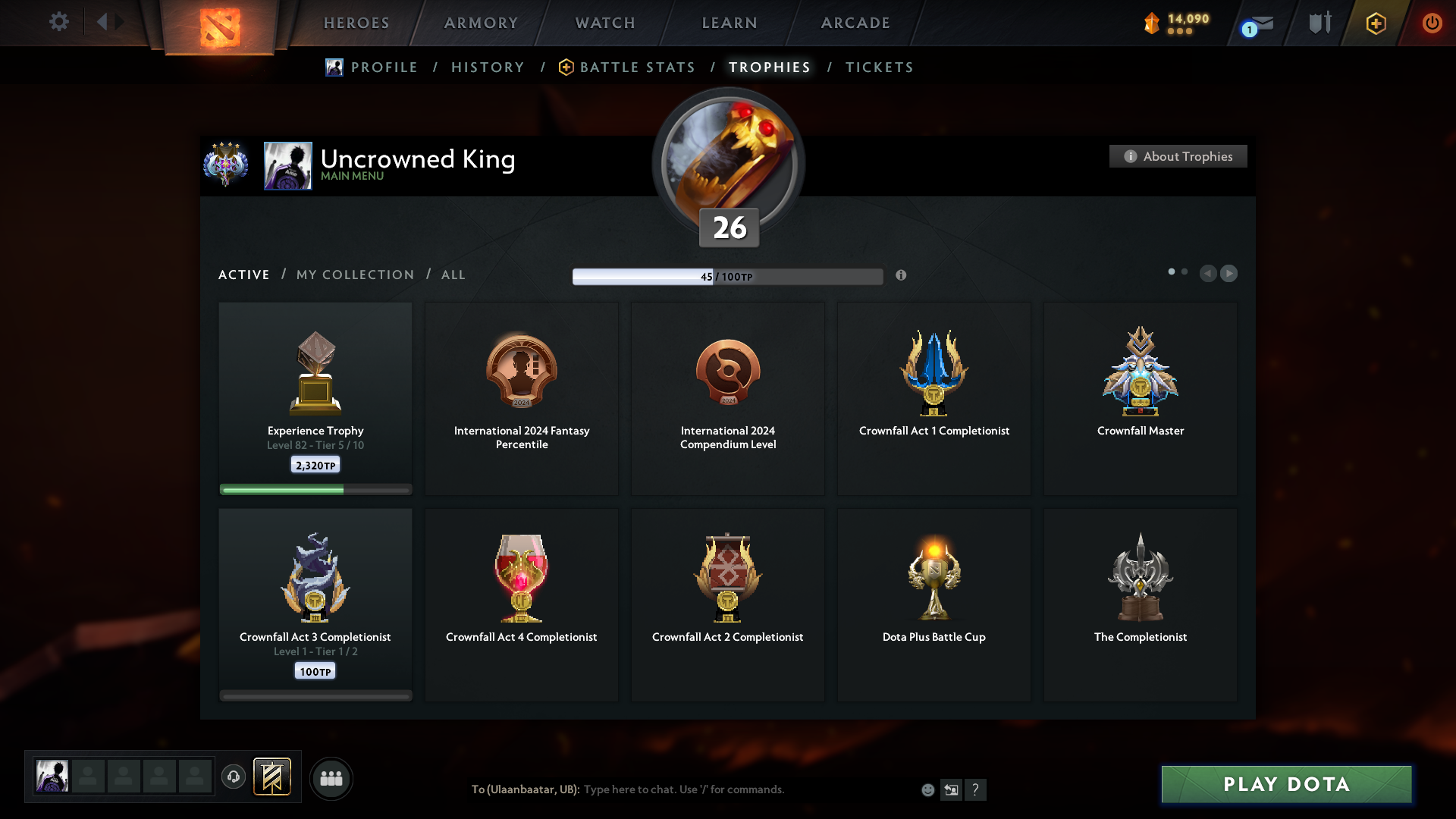The image size is (1456, 819).
Task: Open next trophy page arrow
Action: click(x=1229, y=273)
